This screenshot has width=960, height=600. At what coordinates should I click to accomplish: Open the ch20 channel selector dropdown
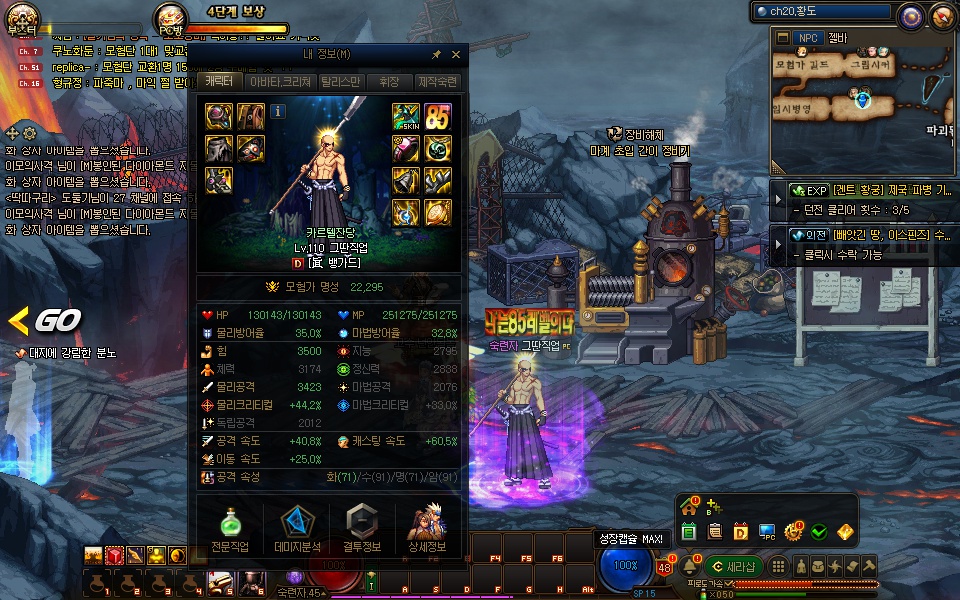(822, 12)
